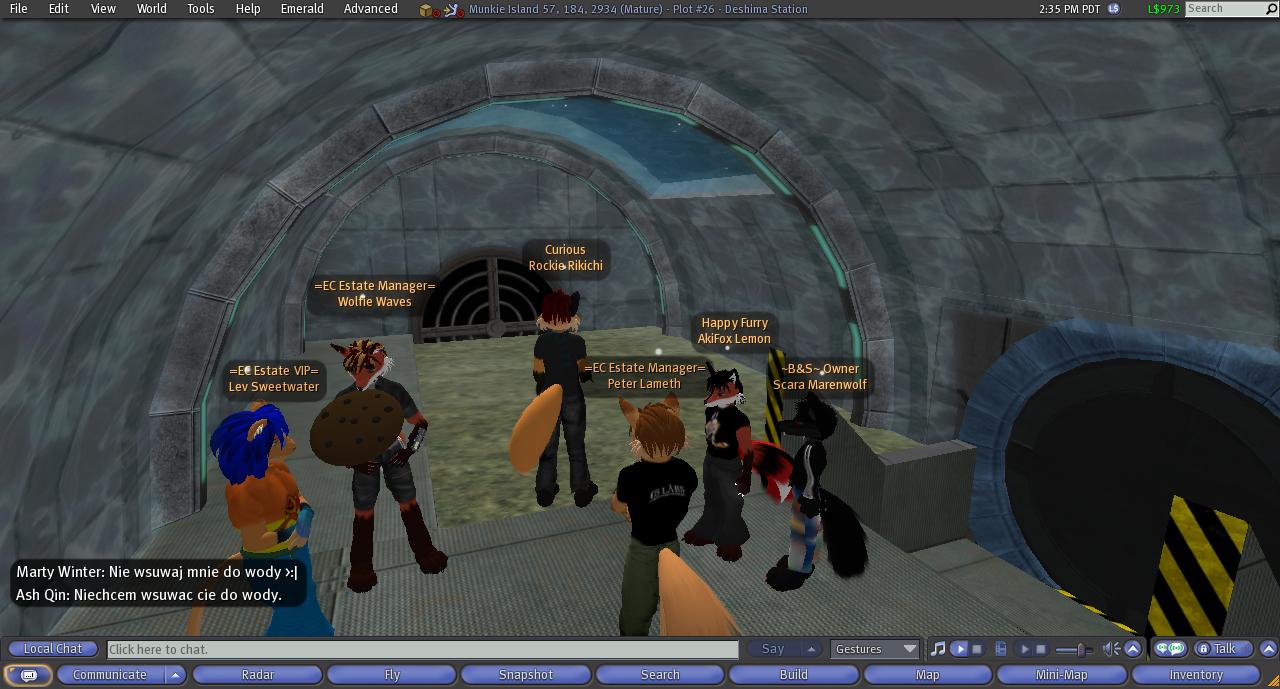Play the parcel music stream
The image size is (1280, 689).
tap(960, 649)
